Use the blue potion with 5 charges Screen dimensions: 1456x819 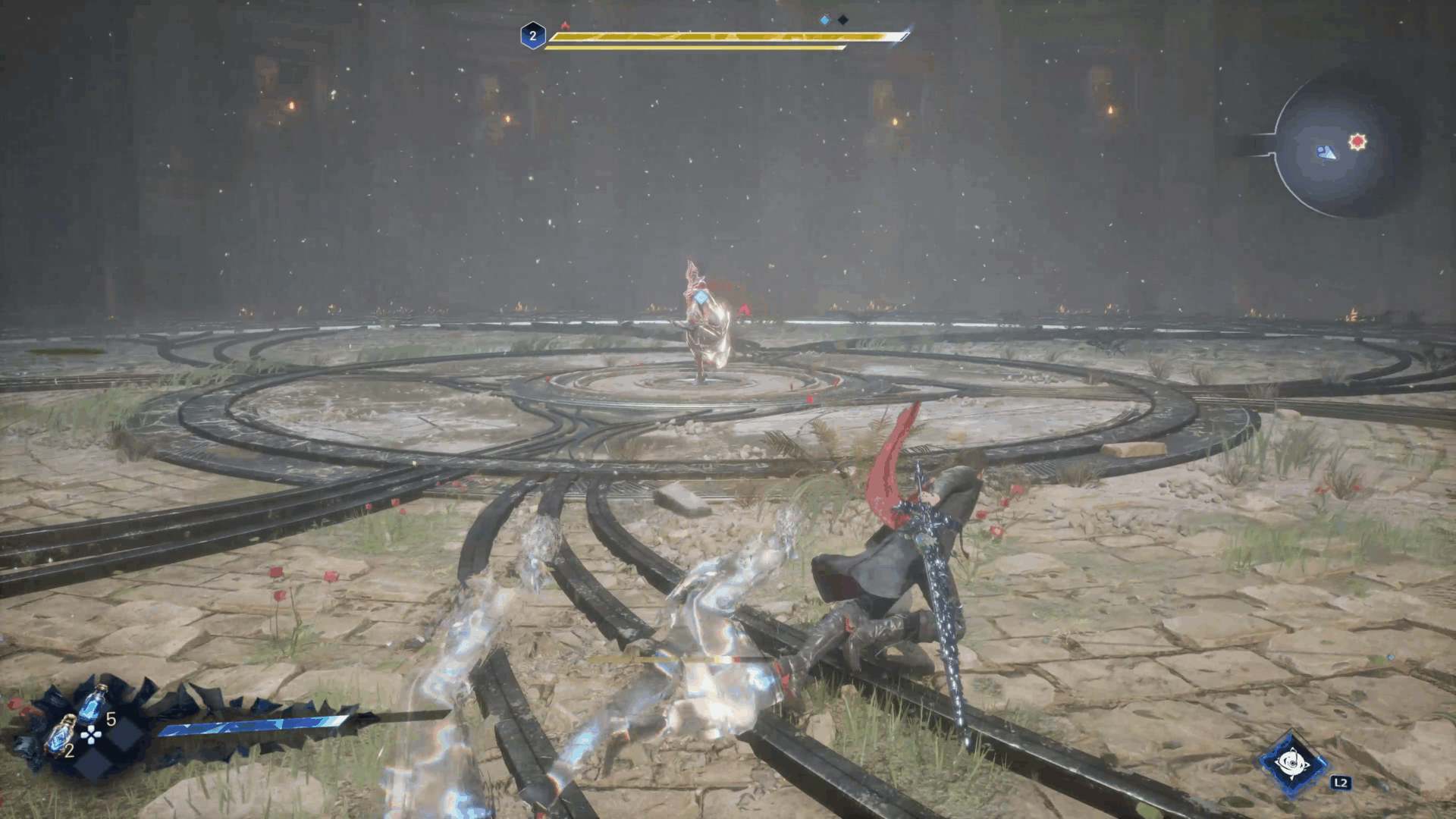93,704
